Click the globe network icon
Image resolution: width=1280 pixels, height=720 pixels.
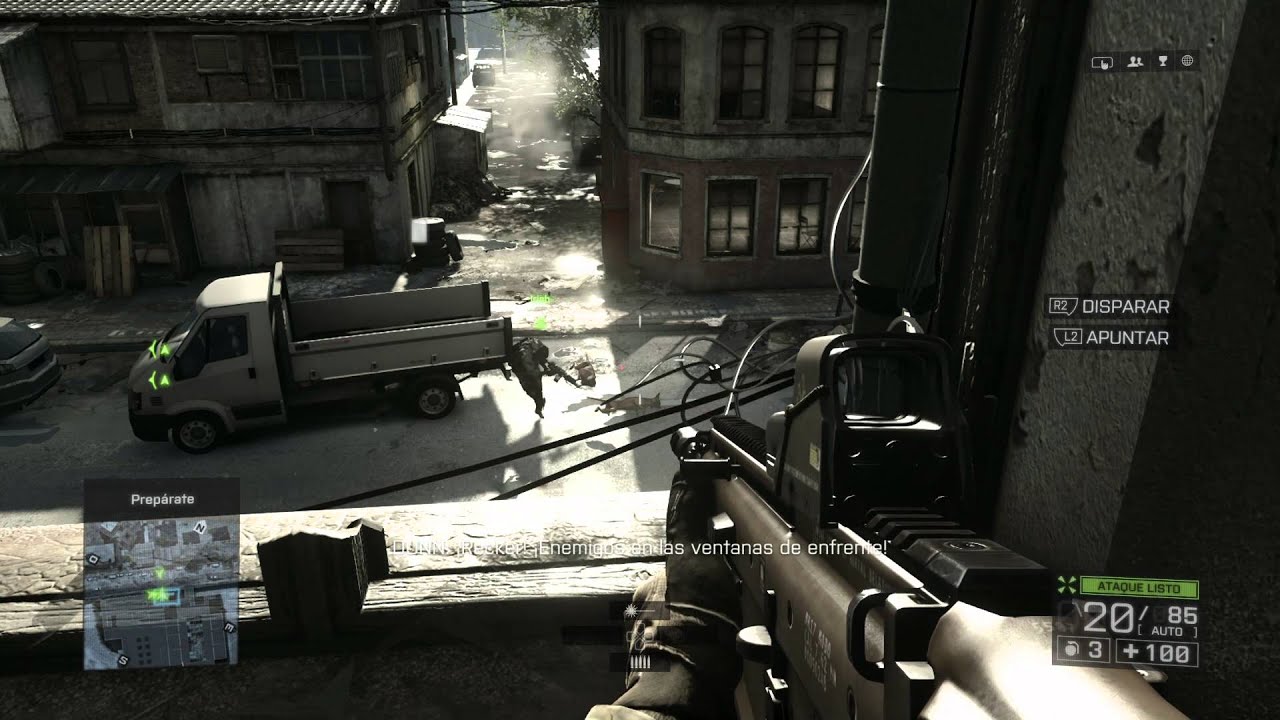coord(1188,62)
